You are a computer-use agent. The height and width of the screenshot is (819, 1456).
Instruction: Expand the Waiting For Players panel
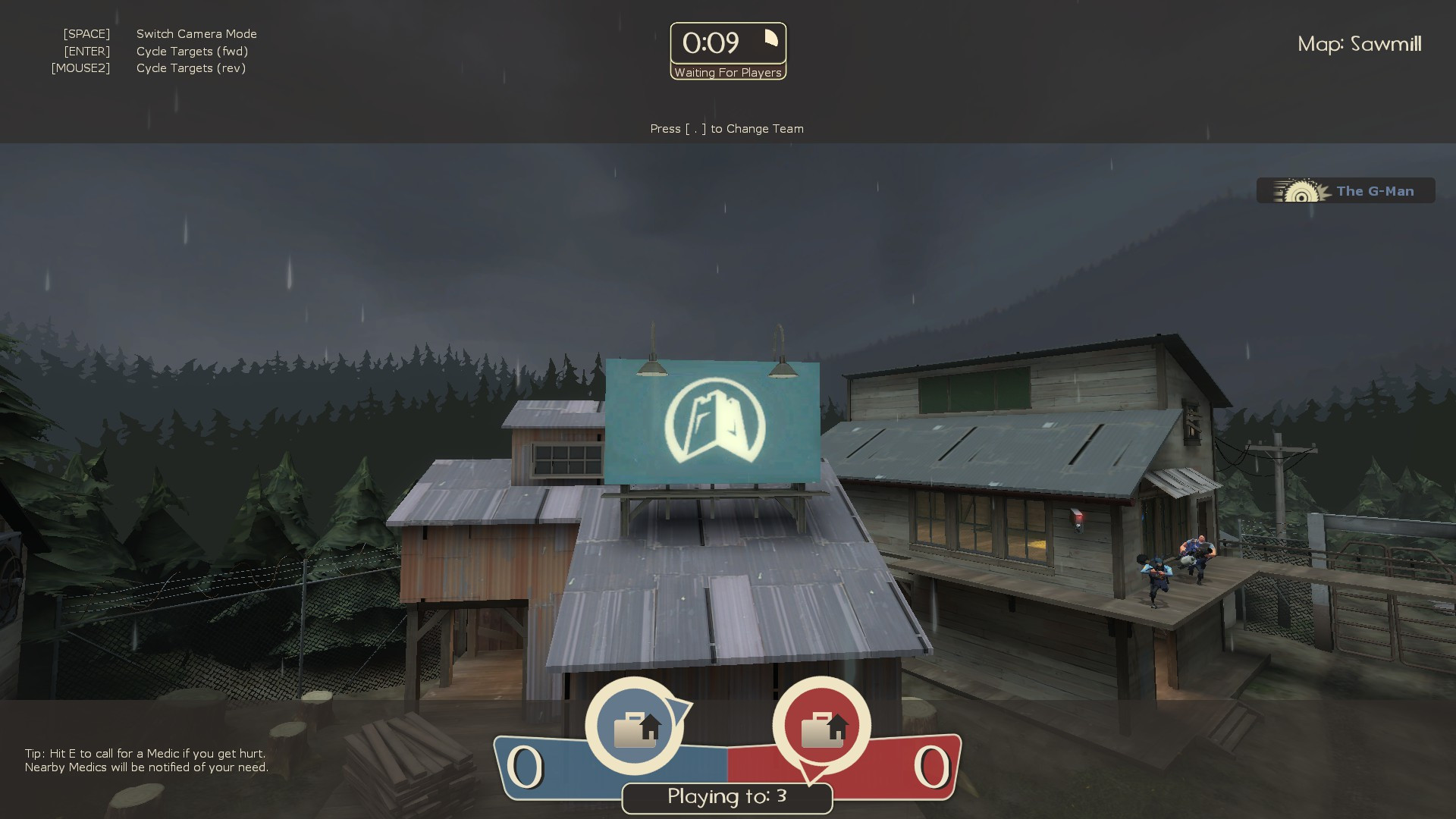tap(727, 73)
